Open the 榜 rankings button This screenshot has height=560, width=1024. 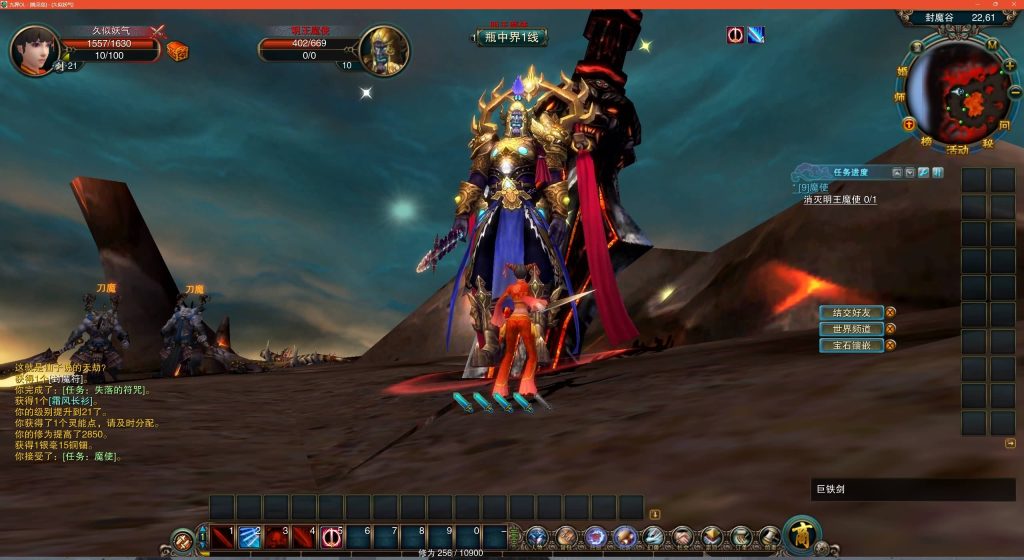[927, 143]
